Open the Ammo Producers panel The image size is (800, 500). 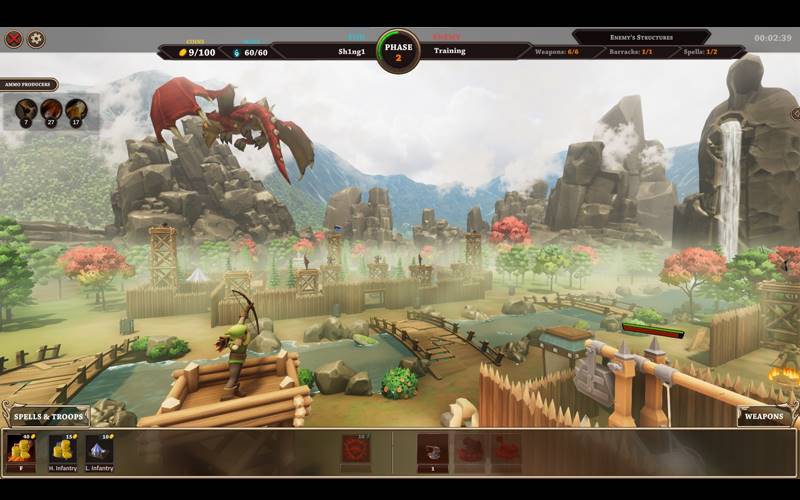pyautogui.click(x=29, y=86)
